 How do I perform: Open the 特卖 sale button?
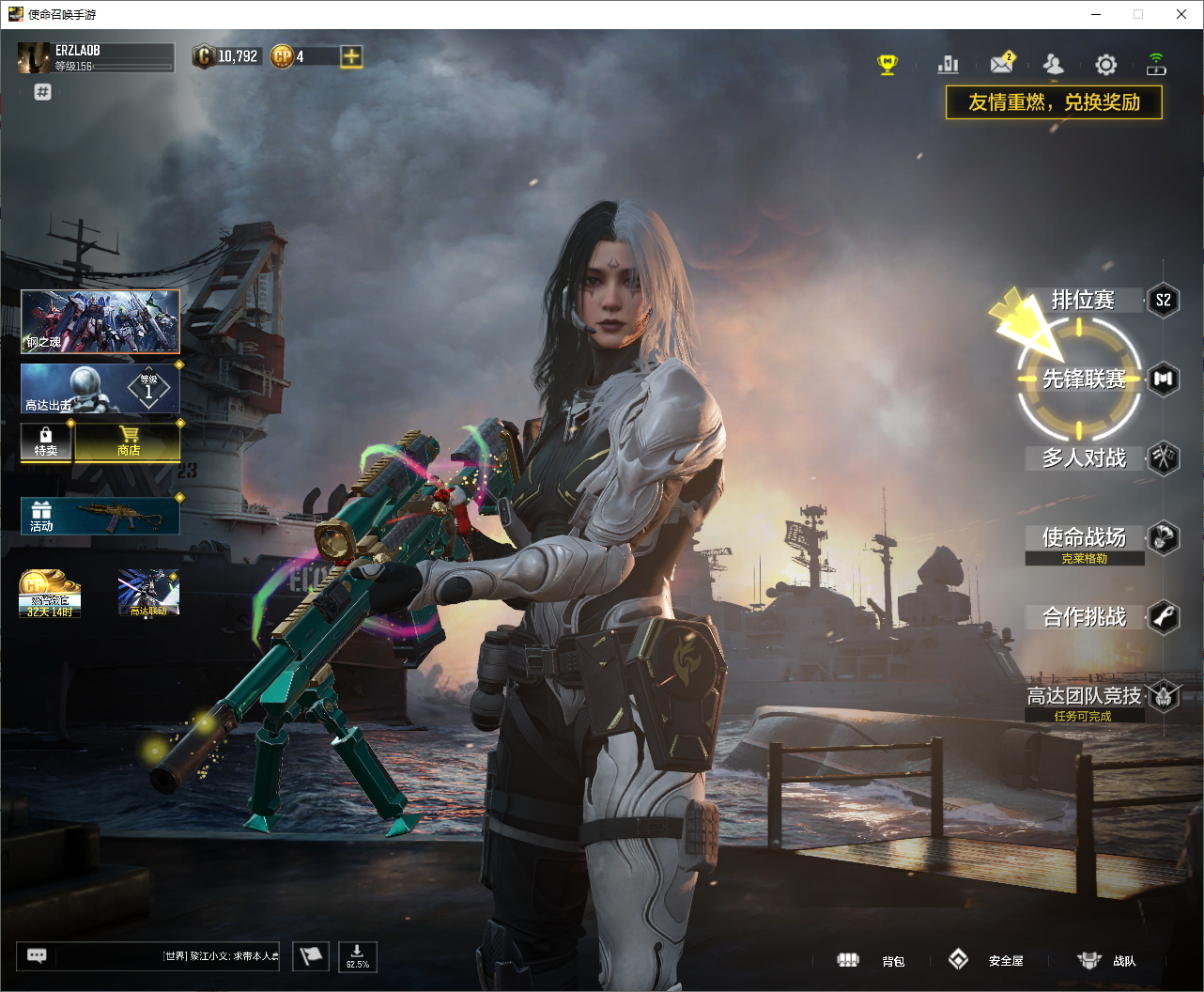coord(46,441)
